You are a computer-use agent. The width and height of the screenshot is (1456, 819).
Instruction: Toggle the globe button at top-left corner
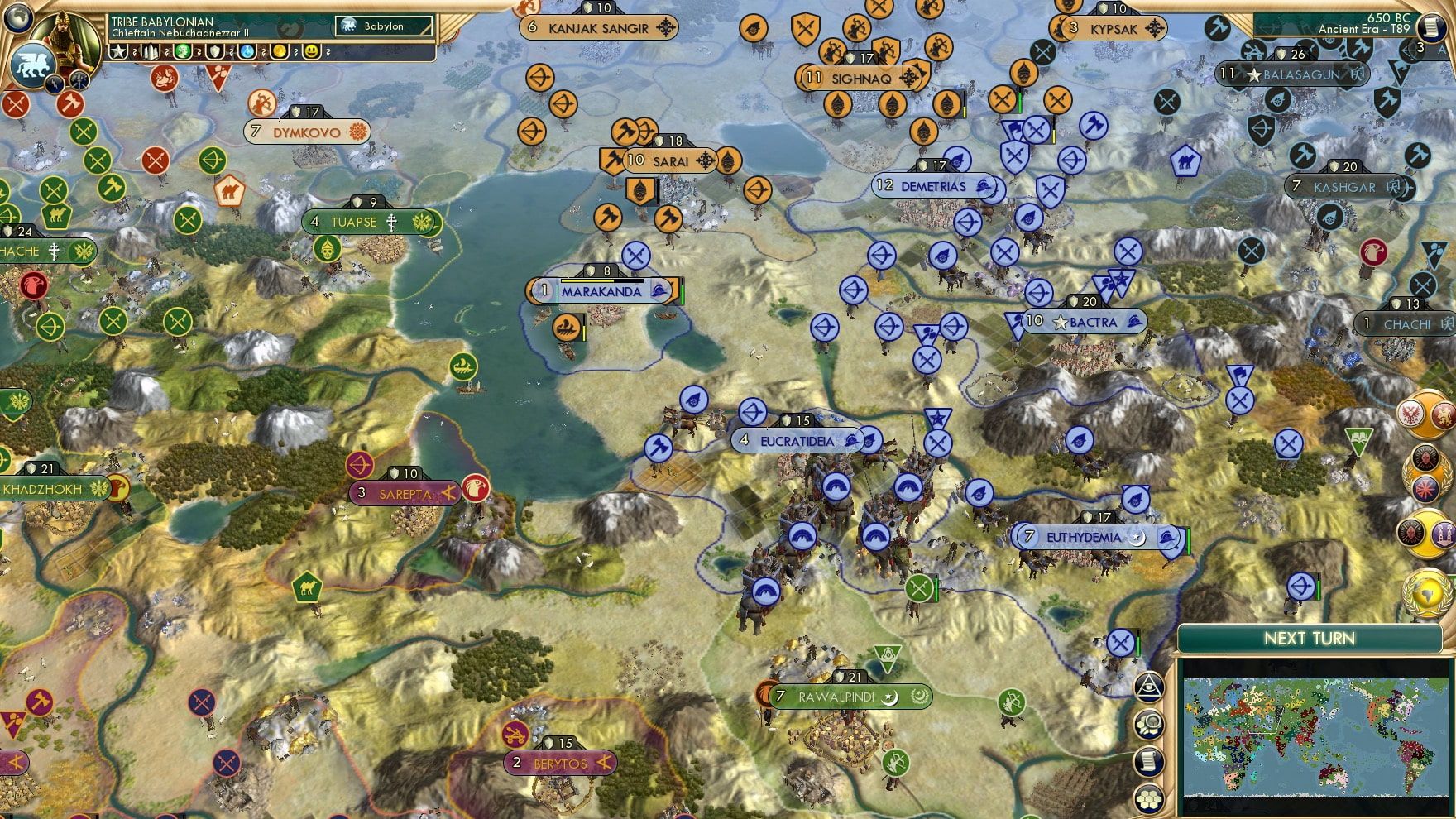pos(17,18)
